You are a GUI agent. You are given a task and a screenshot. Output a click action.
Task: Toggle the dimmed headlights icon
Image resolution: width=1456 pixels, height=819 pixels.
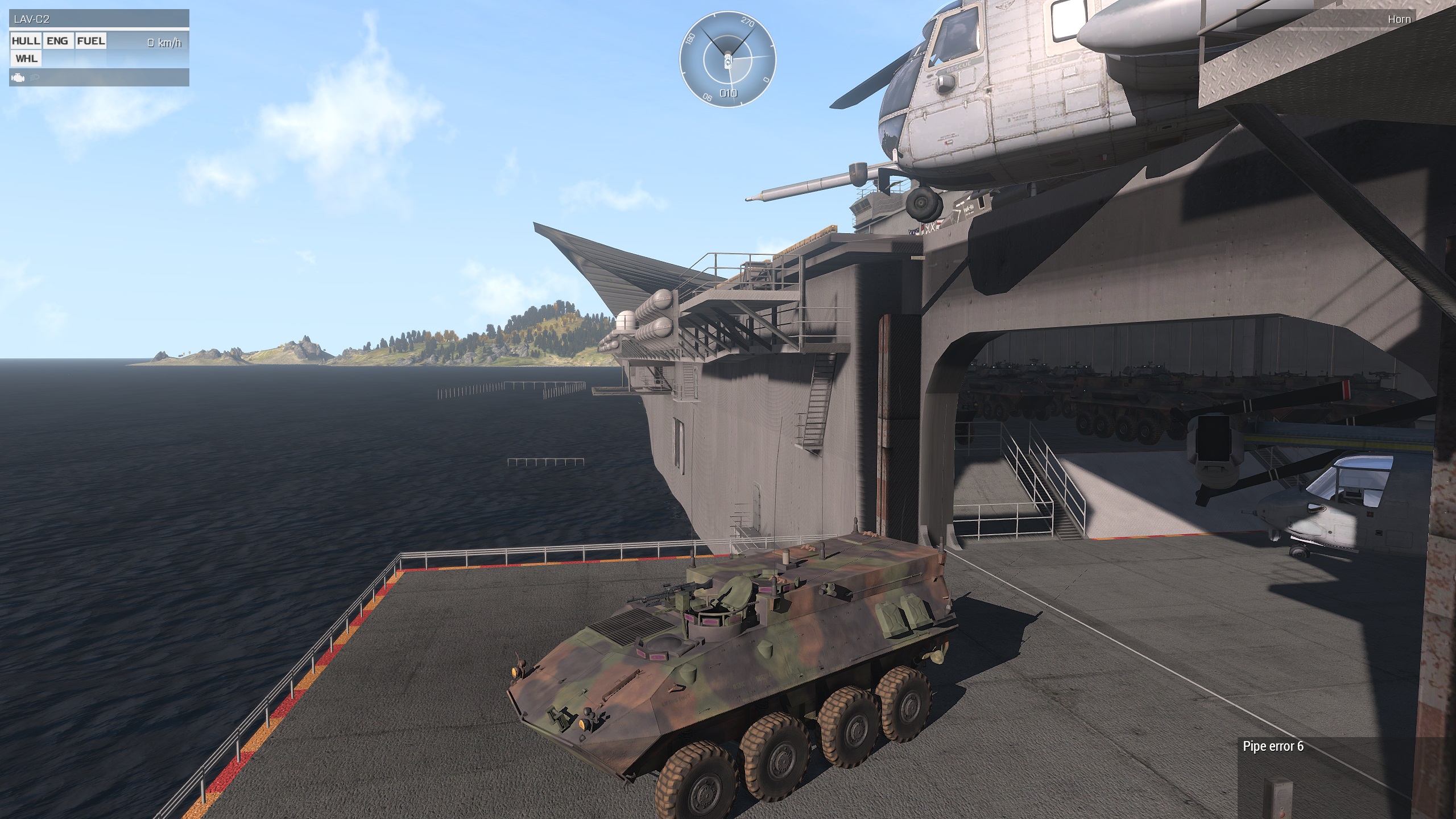click(x=34, y=77)
